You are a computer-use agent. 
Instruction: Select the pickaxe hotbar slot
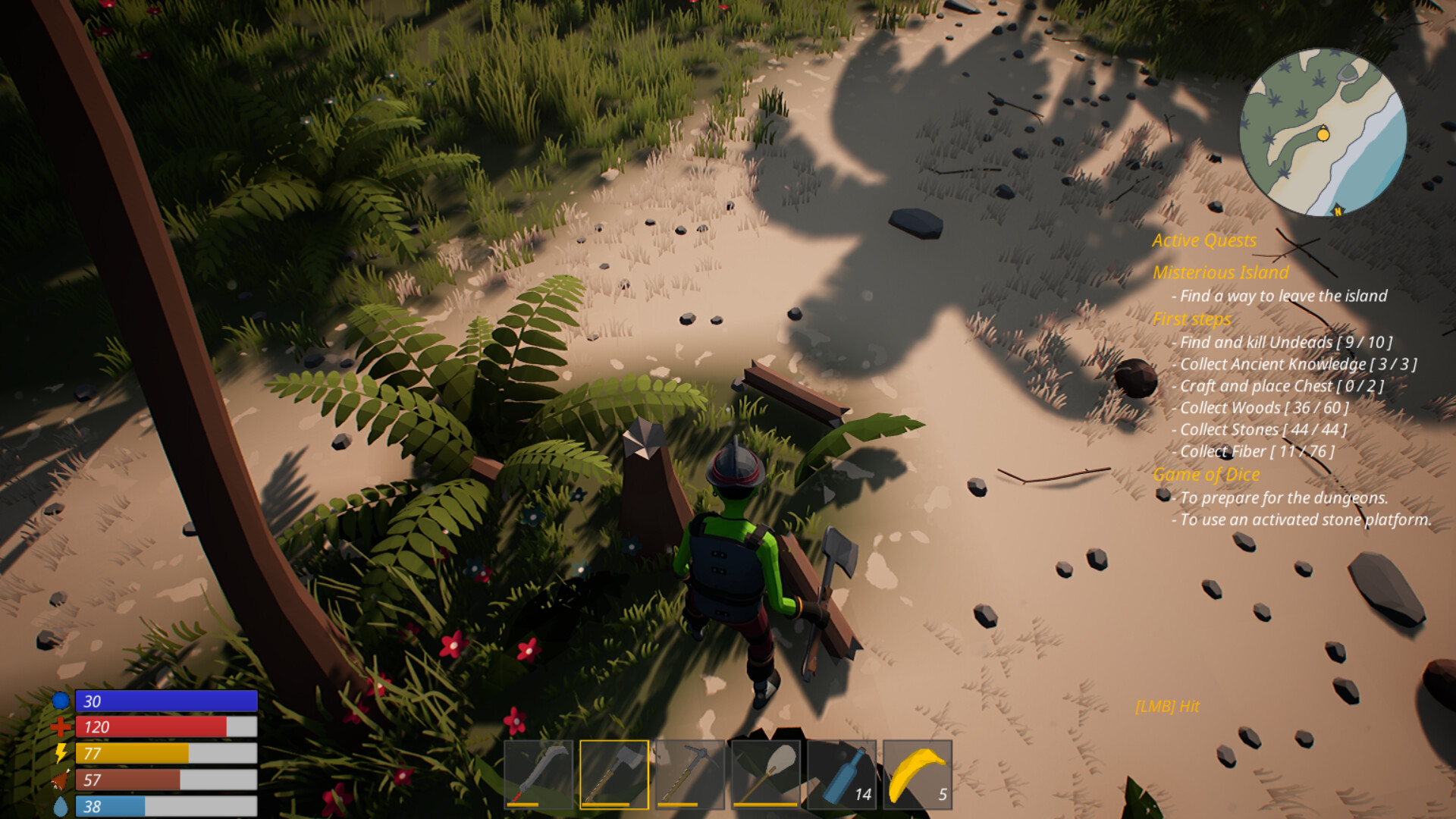pos(692,773)
